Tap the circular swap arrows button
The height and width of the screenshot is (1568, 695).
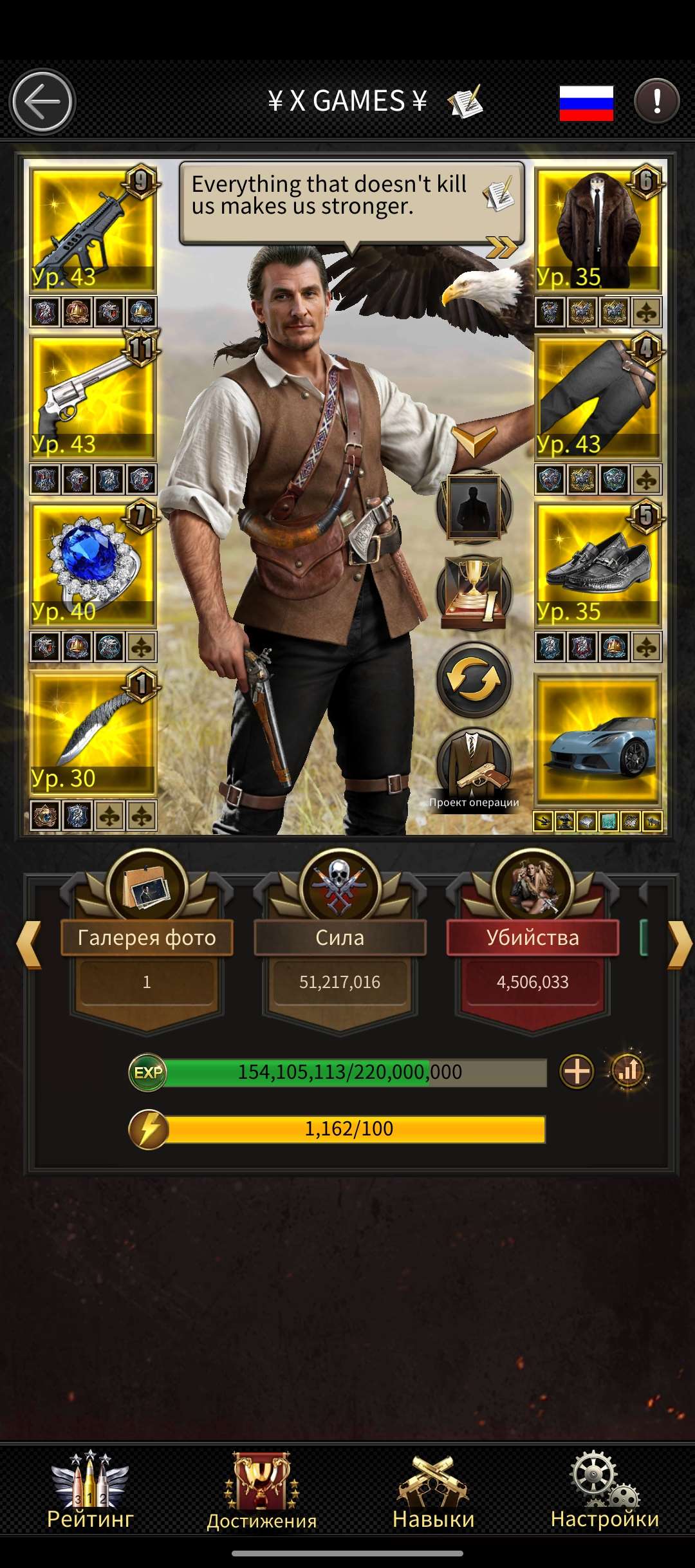coord(474,680)
